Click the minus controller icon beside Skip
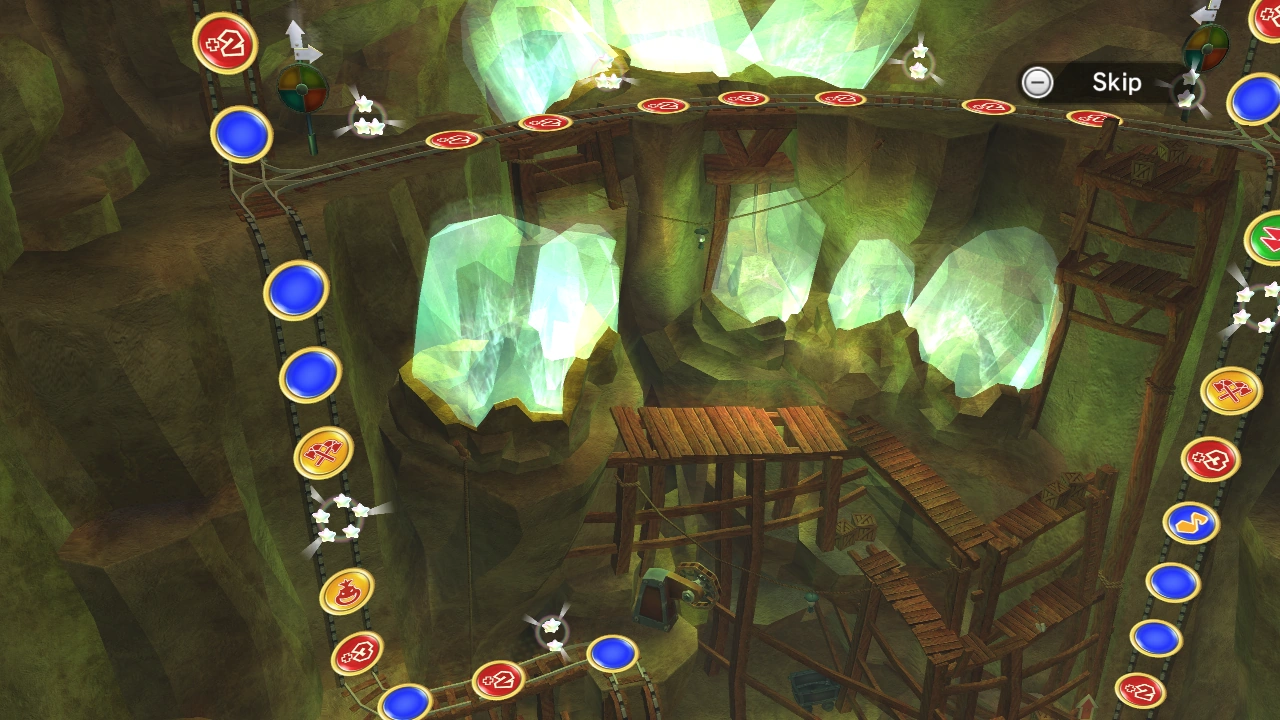The image size is (1280, 720). point(1037,82)
